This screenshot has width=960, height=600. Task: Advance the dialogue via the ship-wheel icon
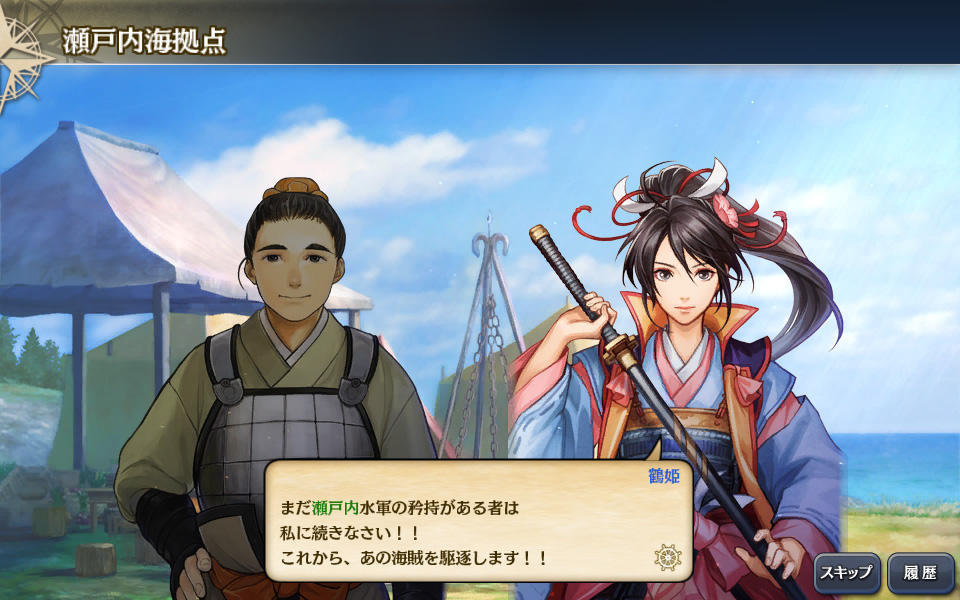click(667, 557)
